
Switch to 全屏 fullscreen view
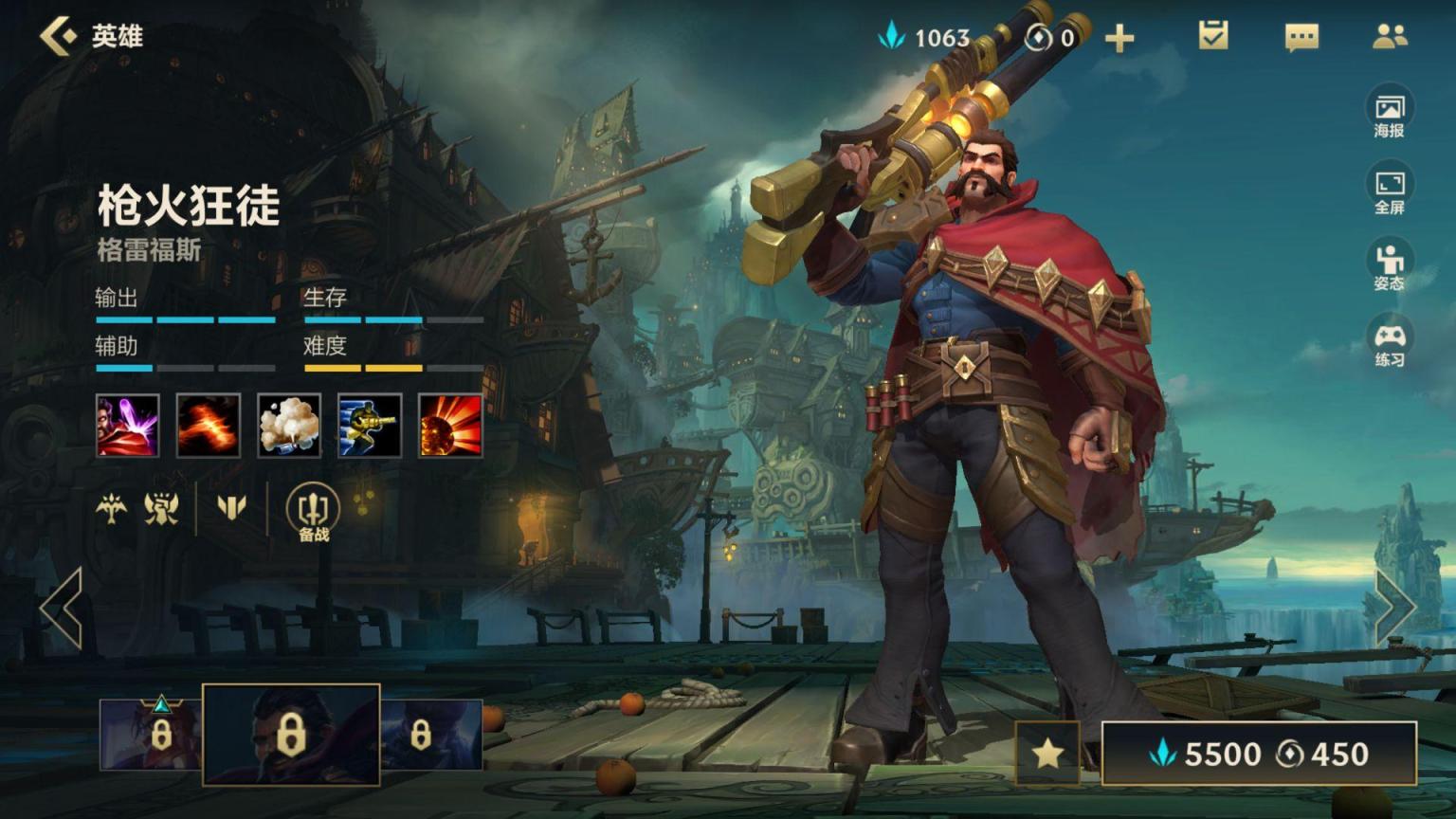pos(1389,191)
